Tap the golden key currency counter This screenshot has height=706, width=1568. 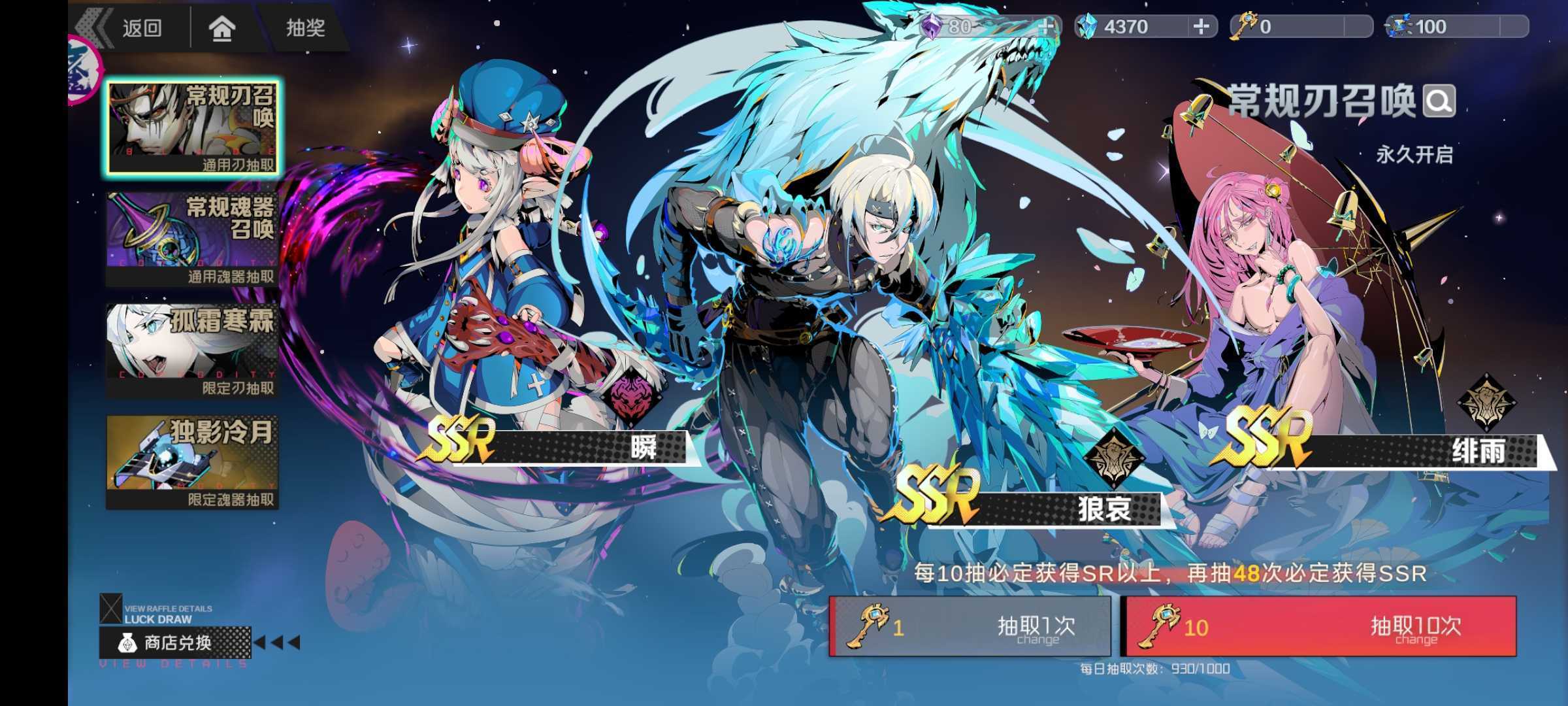point(1300,27)
